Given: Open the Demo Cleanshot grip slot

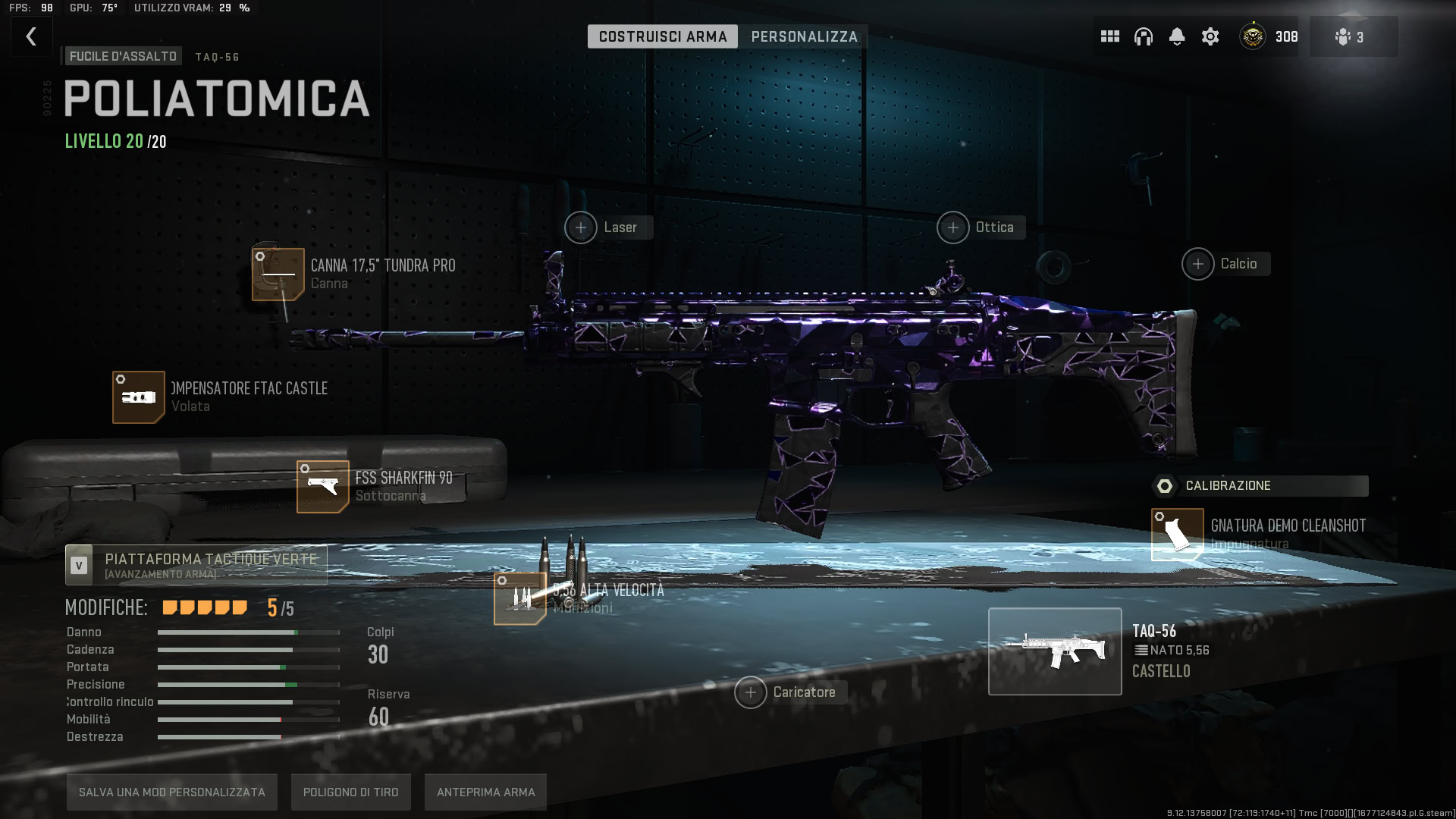Looking at the screenshot, I should point(1177,534).
